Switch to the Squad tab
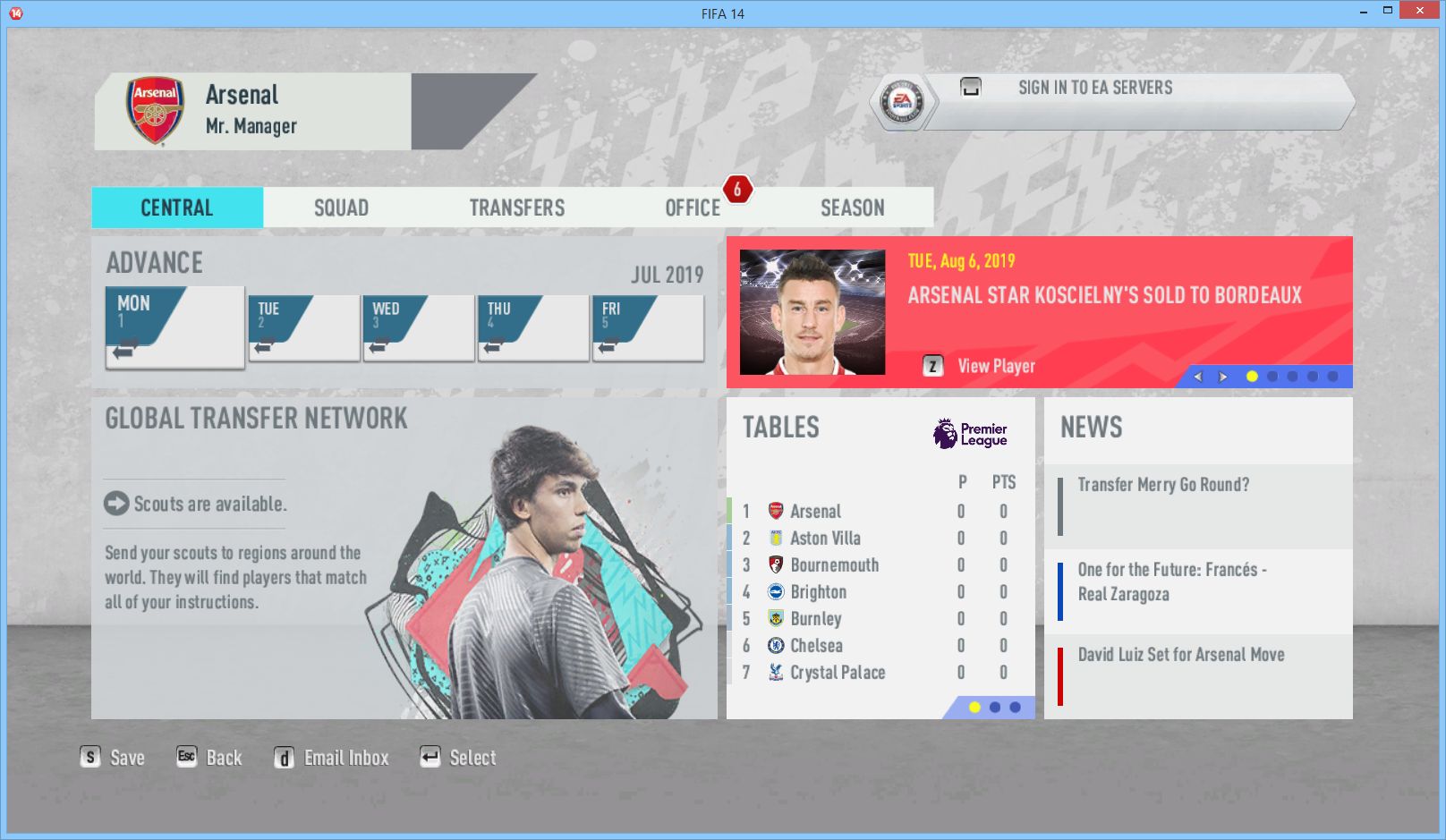 click(341, 208)
